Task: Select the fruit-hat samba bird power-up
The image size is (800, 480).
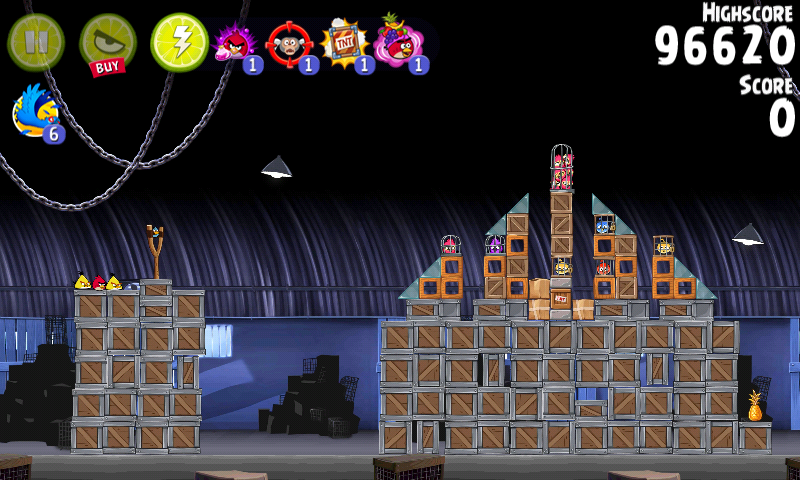Action: pyautogui.click(x=399, y=44)
